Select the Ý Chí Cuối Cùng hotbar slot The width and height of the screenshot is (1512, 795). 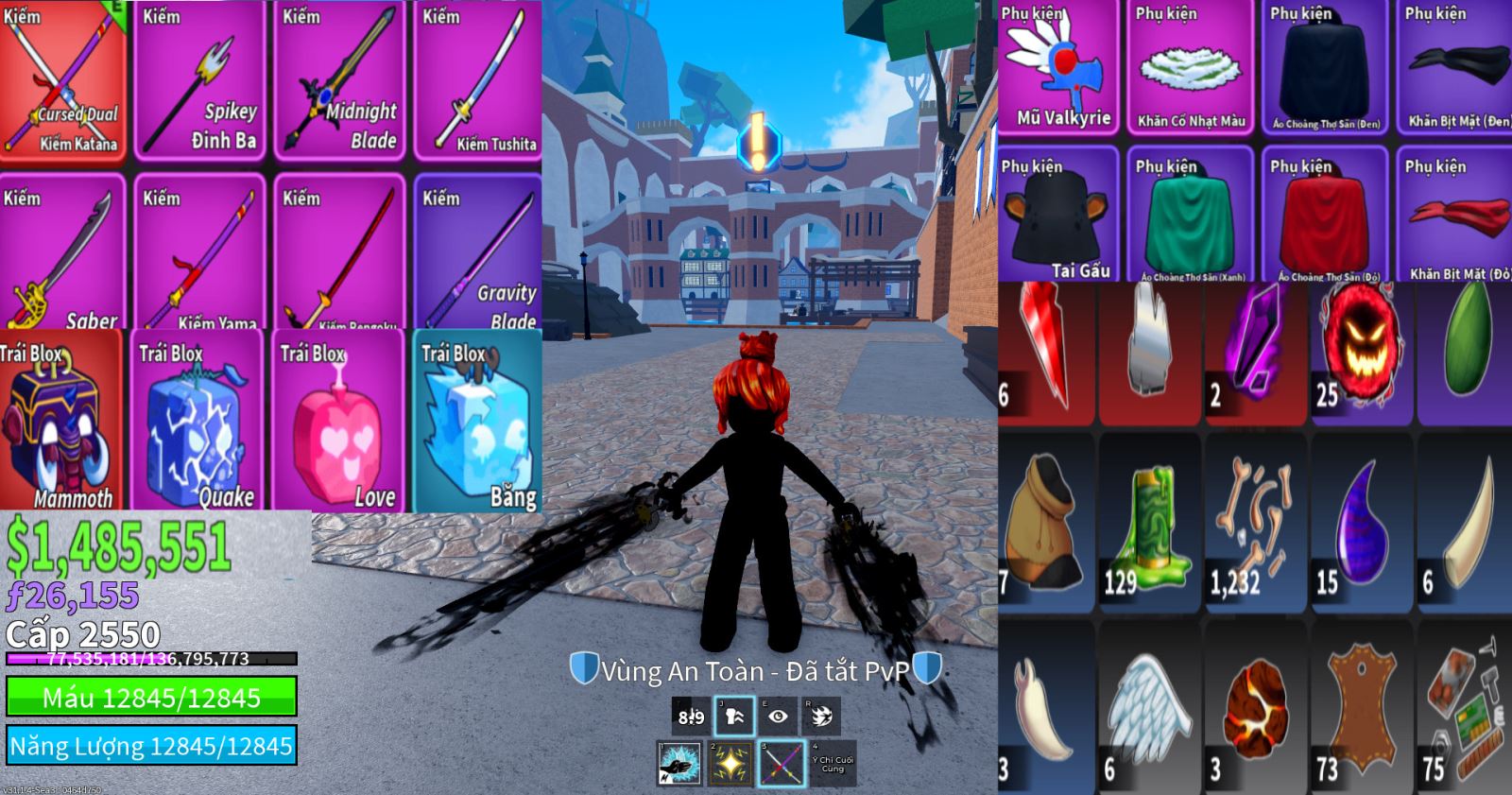point(833,763)
